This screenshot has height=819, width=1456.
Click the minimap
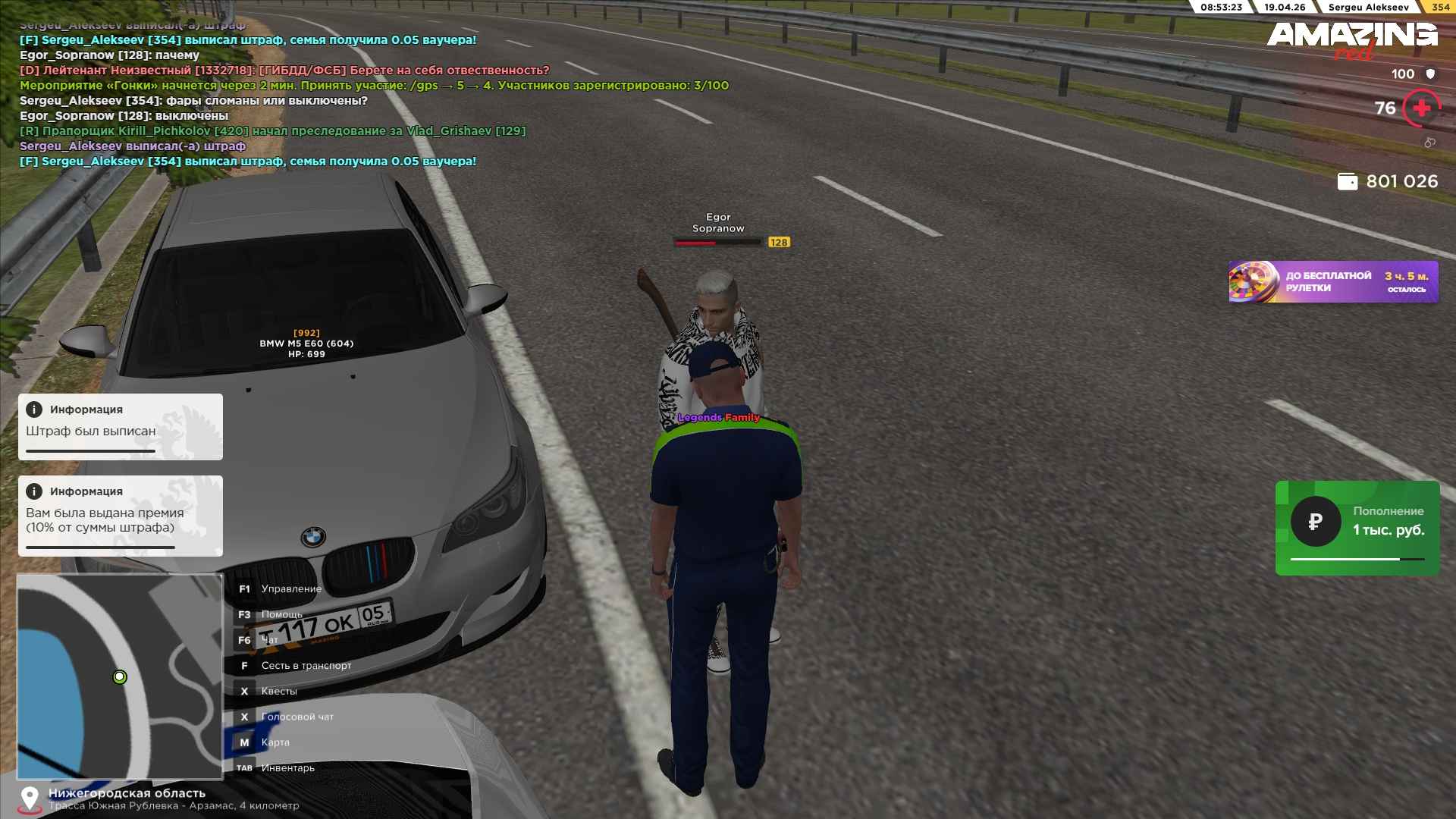pyautogui.click(x=120, y=676)
